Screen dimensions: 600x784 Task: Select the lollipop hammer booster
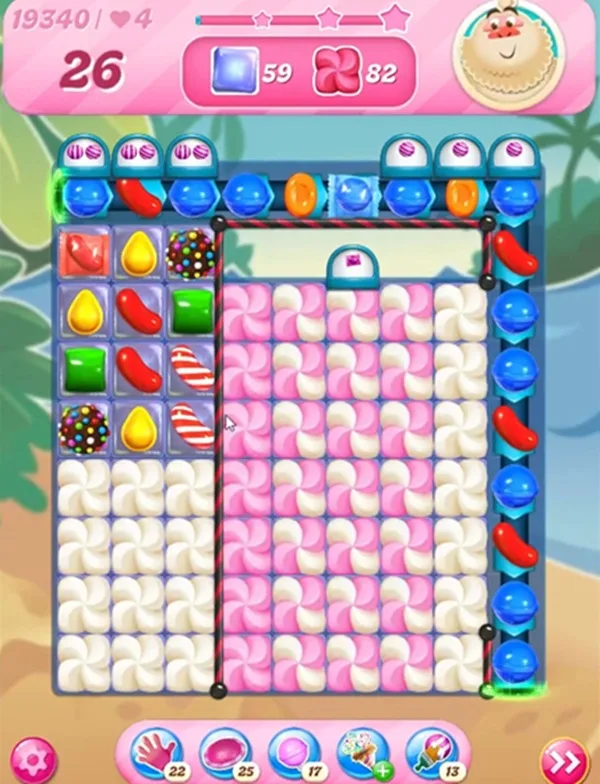[x=293, y=751]
